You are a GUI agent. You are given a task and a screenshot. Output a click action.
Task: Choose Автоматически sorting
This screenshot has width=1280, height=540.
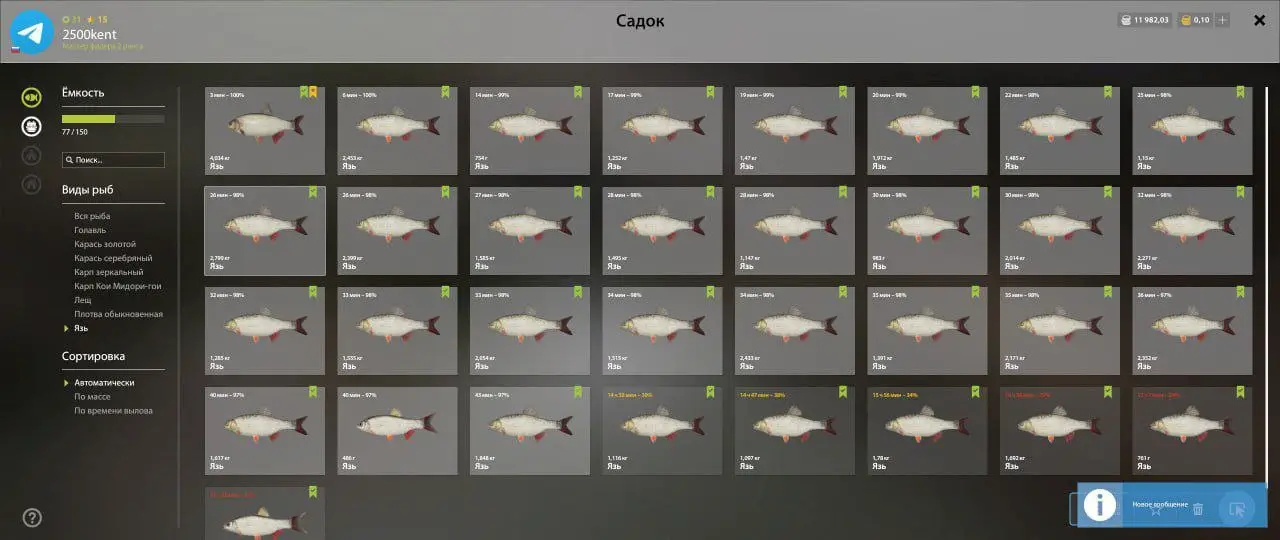click(104, 383)
